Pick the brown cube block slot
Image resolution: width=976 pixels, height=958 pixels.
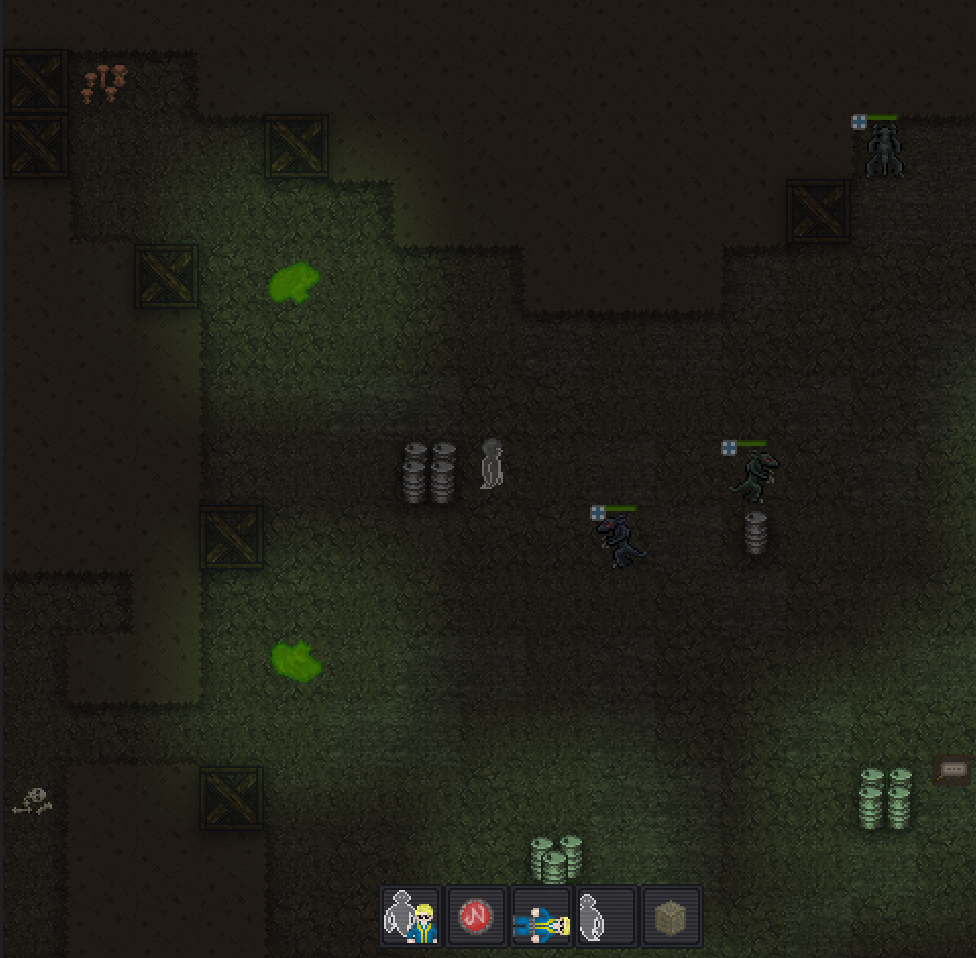[671, 916]
